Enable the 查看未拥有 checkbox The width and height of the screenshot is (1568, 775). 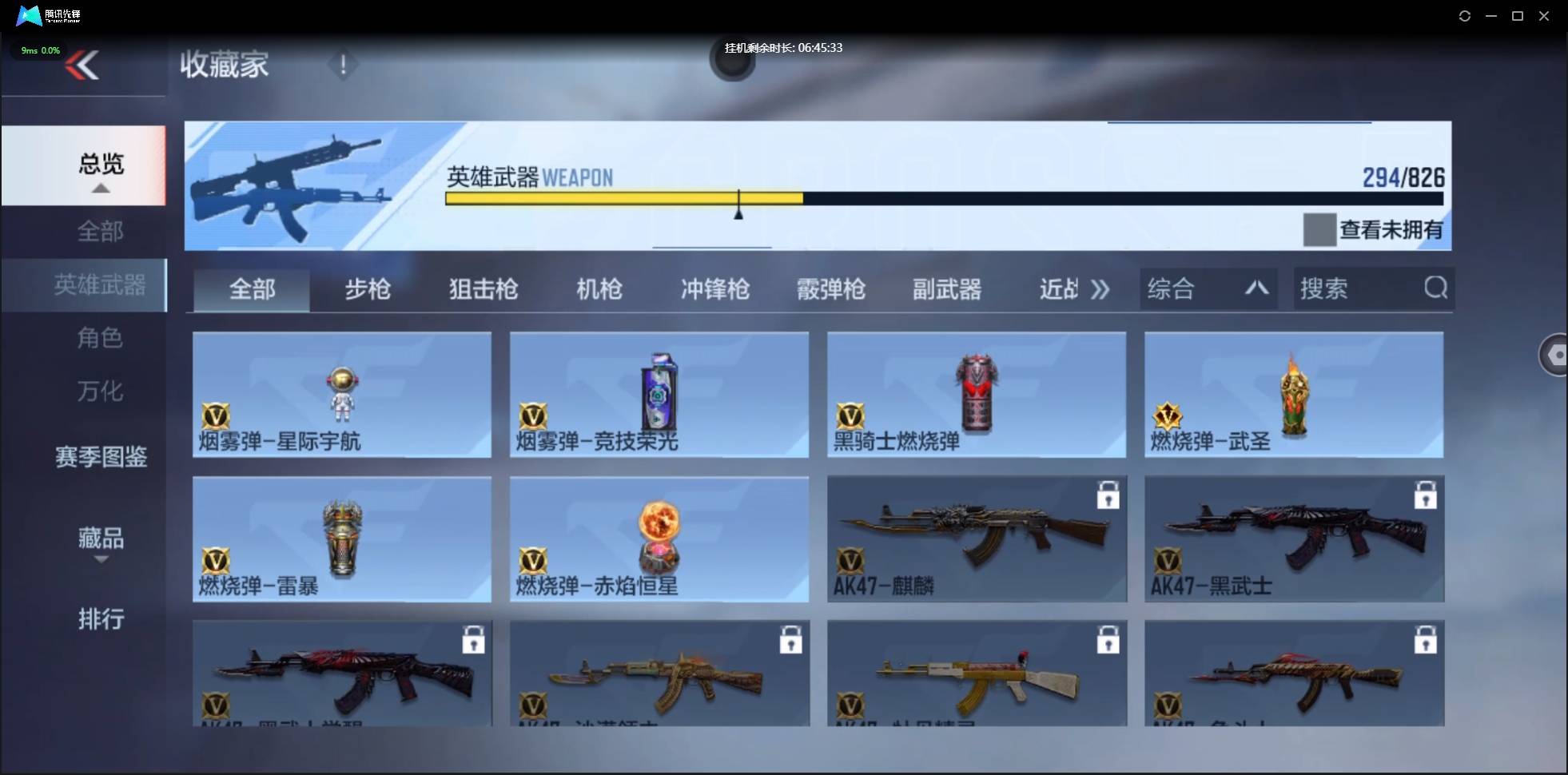pos(1319,229)
